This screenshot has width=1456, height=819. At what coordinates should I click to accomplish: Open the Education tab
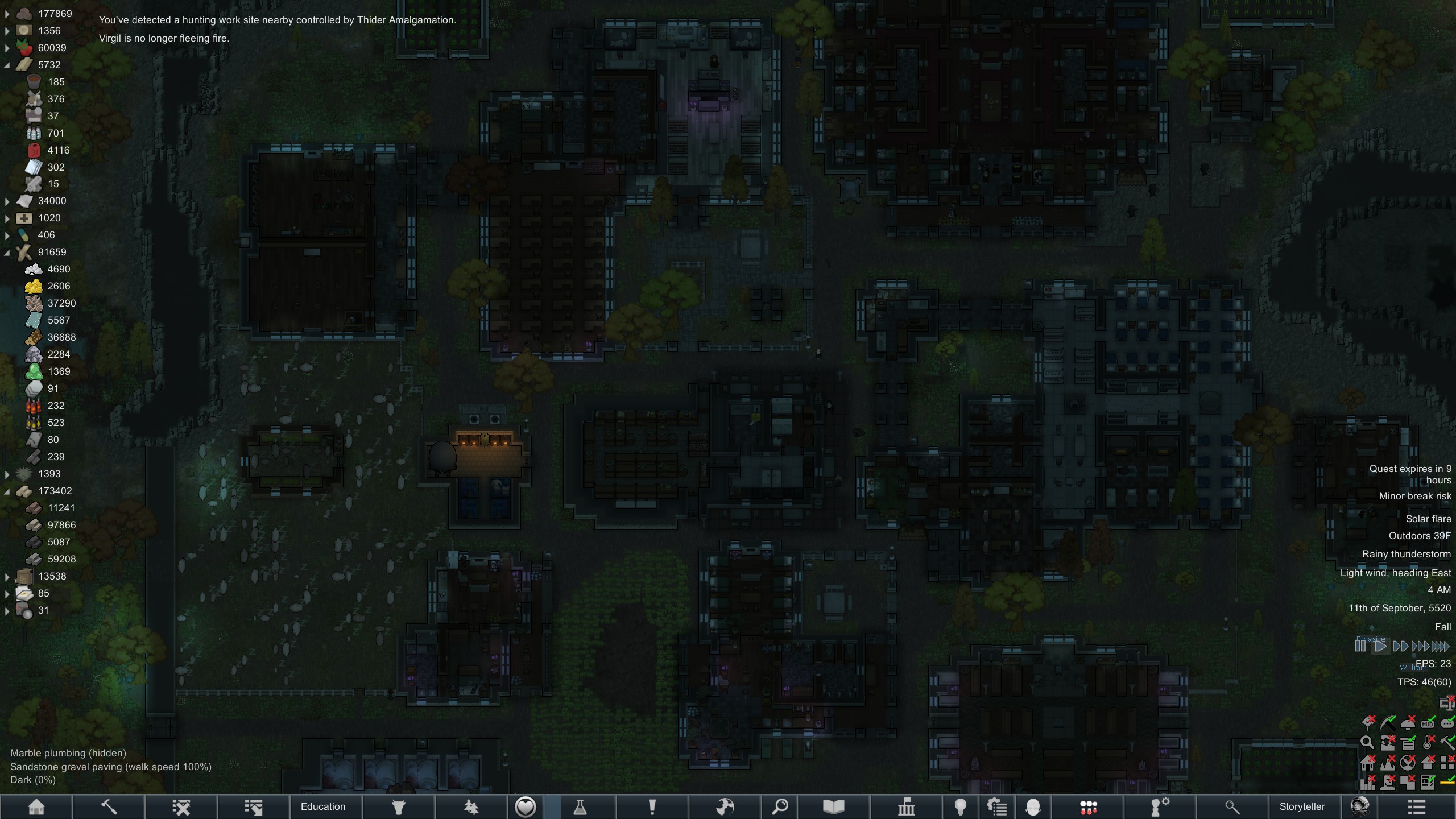point(323,806)
